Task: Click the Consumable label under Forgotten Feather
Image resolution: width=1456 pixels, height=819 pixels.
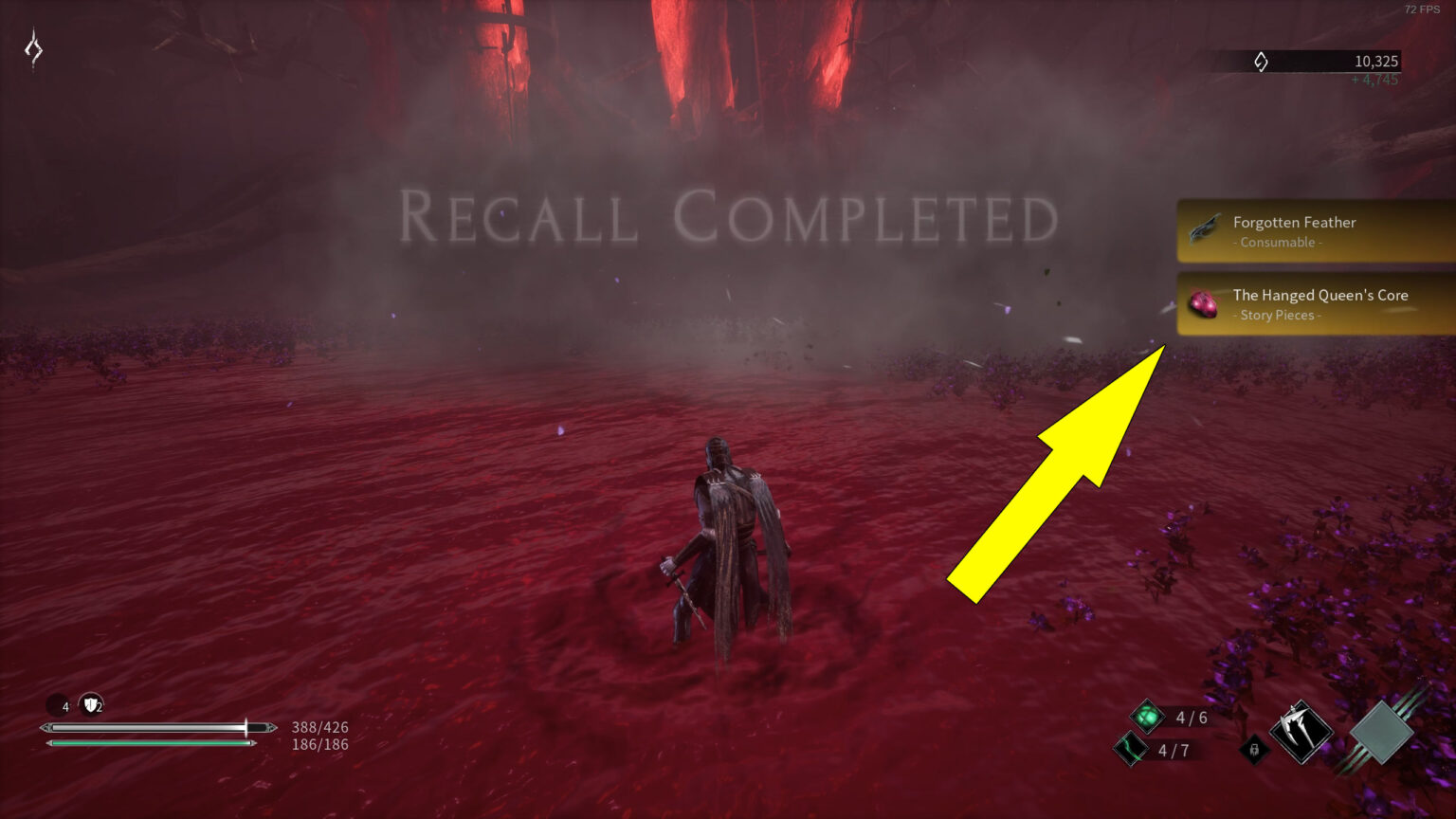Action: click(x=1278, y=242)
